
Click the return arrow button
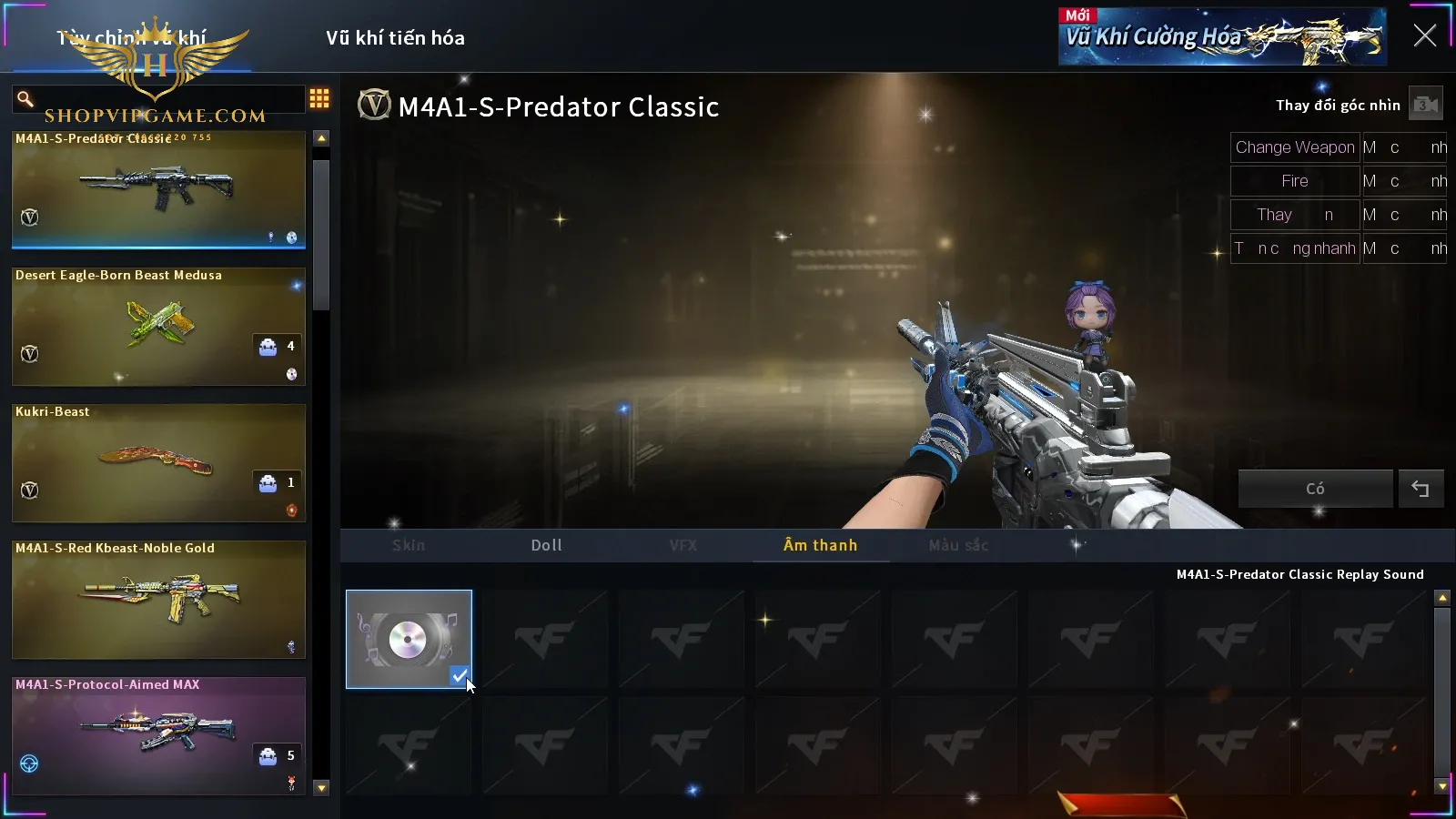[1421, 489]
